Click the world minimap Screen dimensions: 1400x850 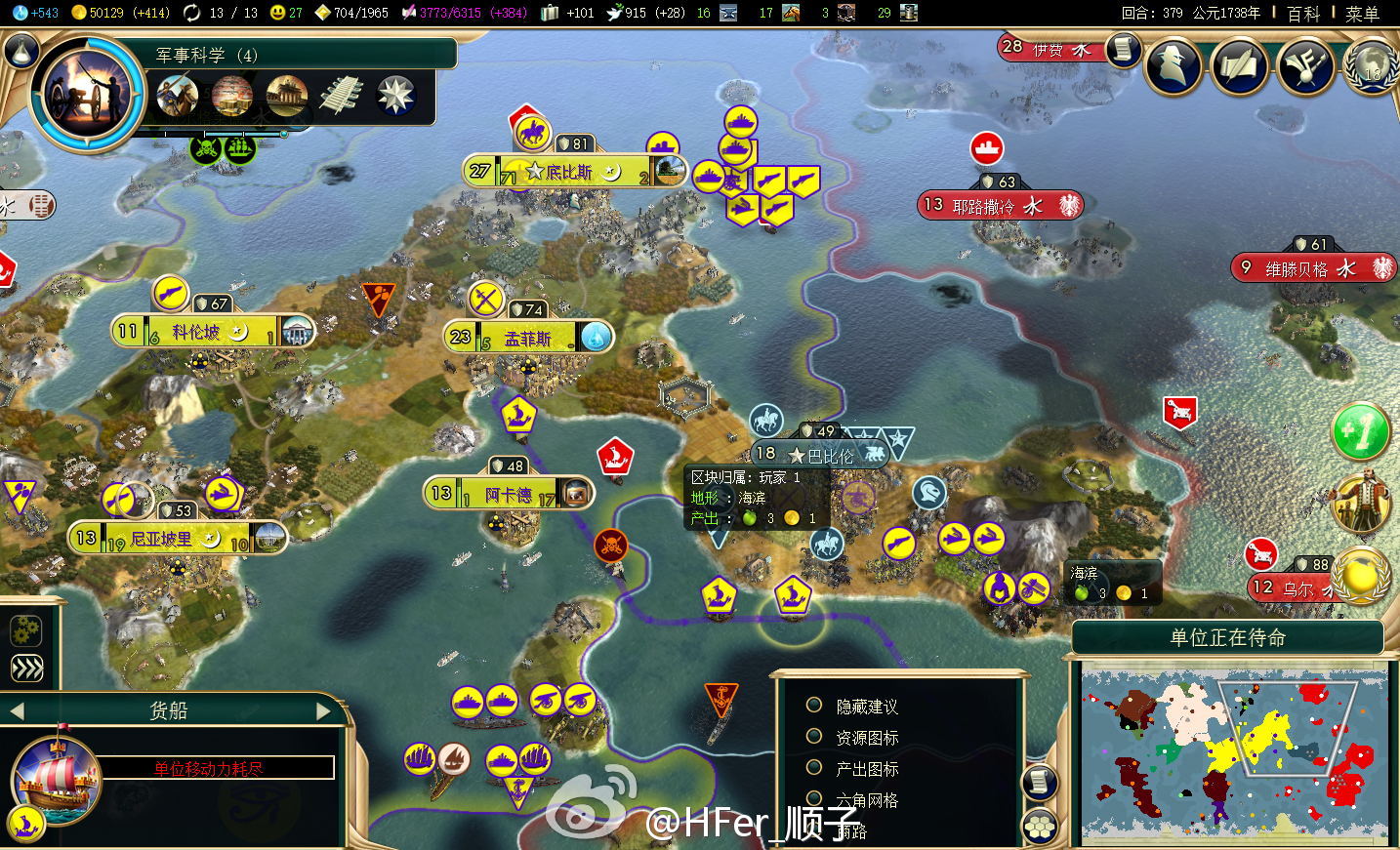1234,751
